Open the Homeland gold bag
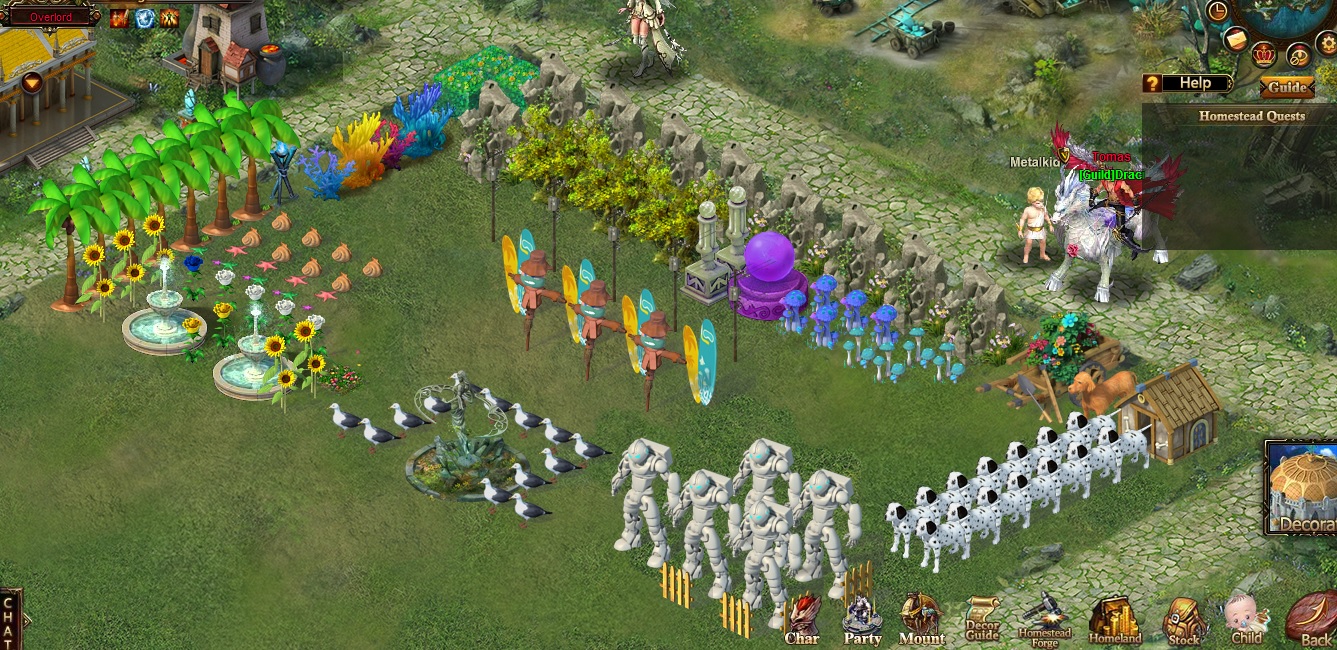This screenshot has height=650, width=1337. [1113, 620]
